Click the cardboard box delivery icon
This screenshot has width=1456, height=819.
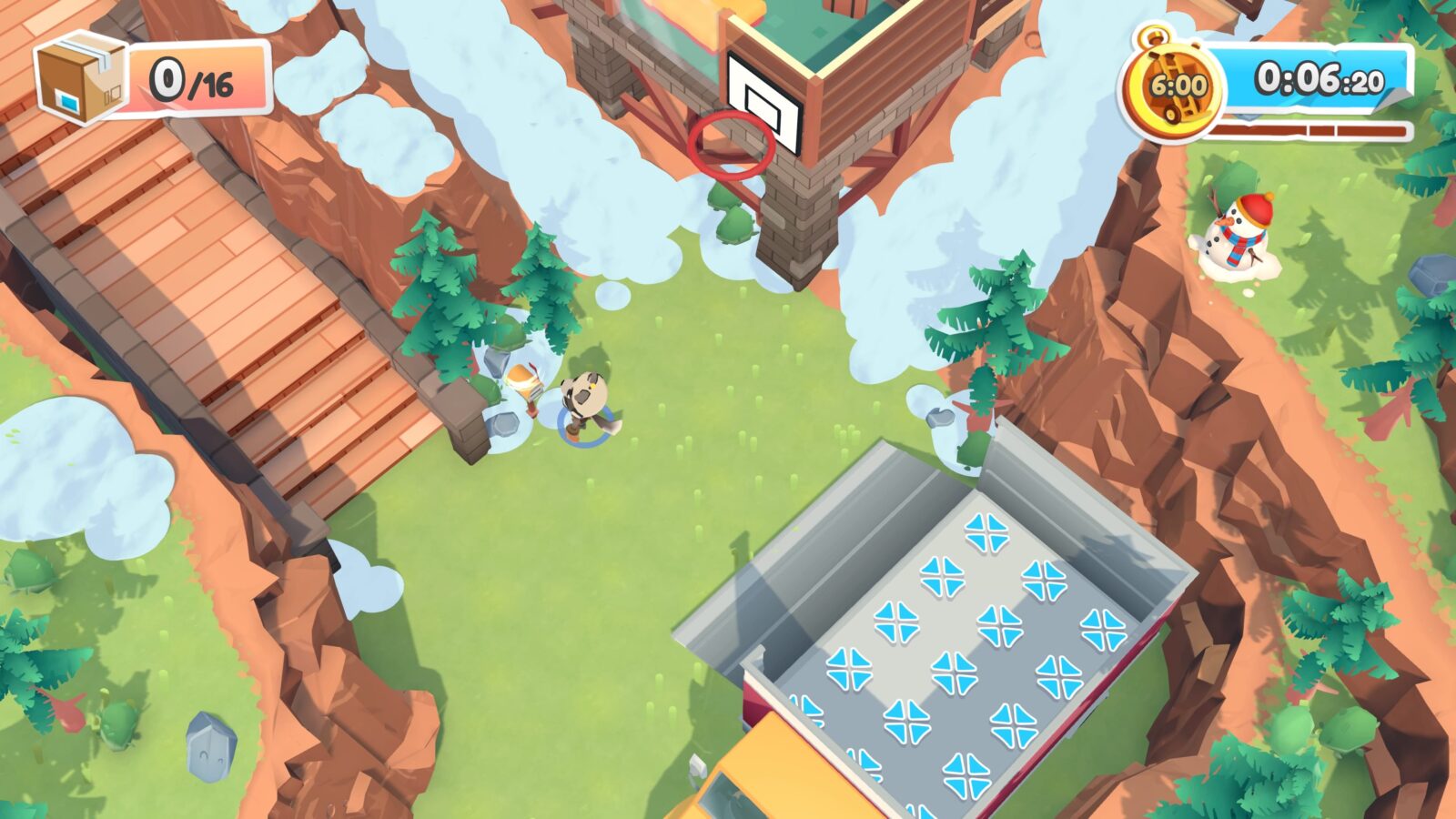(x=80, y=77)
